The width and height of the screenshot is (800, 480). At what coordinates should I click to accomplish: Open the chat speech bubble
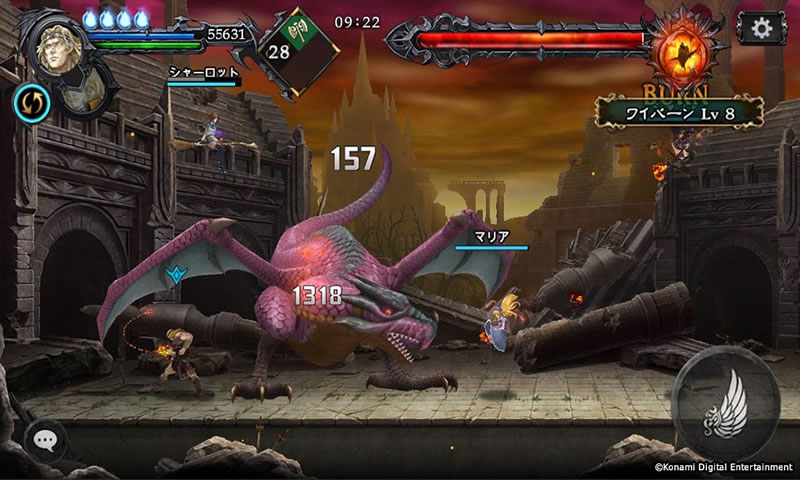point(45,439)
